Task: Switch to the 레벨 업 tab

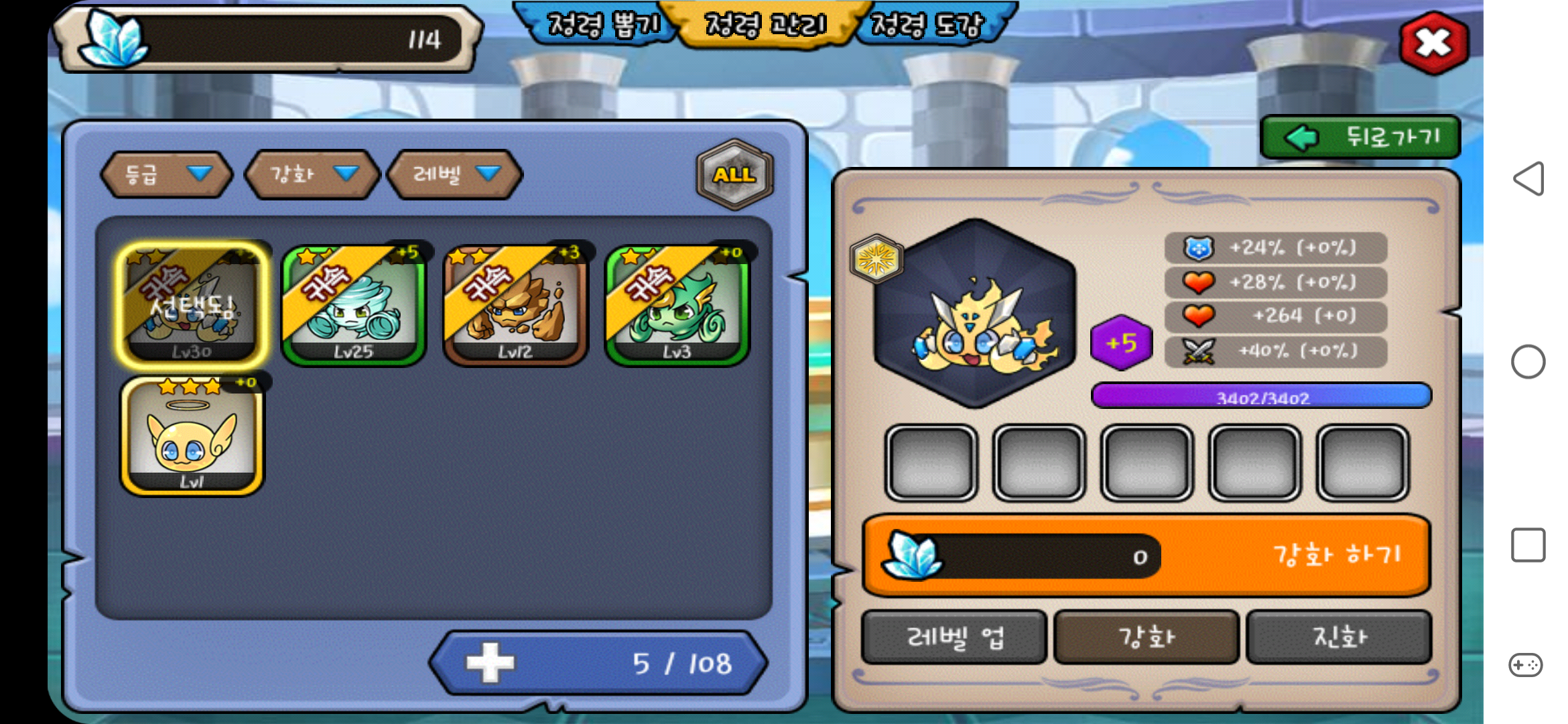Action: [x=954, y=637]
